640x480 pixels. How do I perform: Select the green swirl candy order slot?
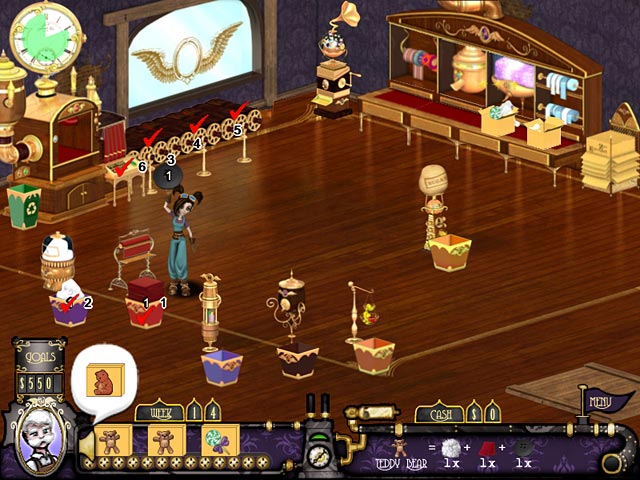pos(216,440)
